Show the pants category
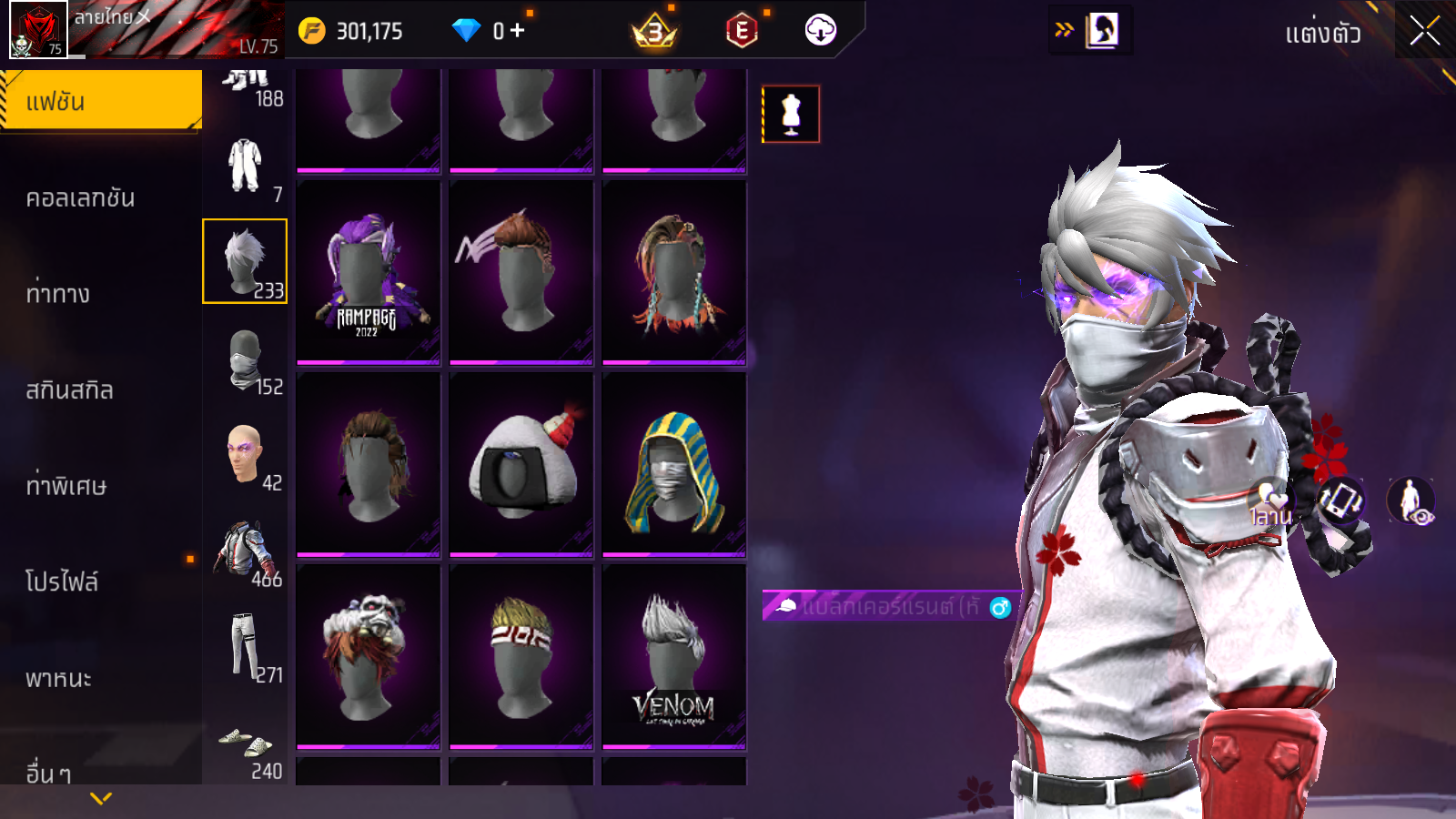Viewport: 1456px width, 819px height. tap(245, 647)
